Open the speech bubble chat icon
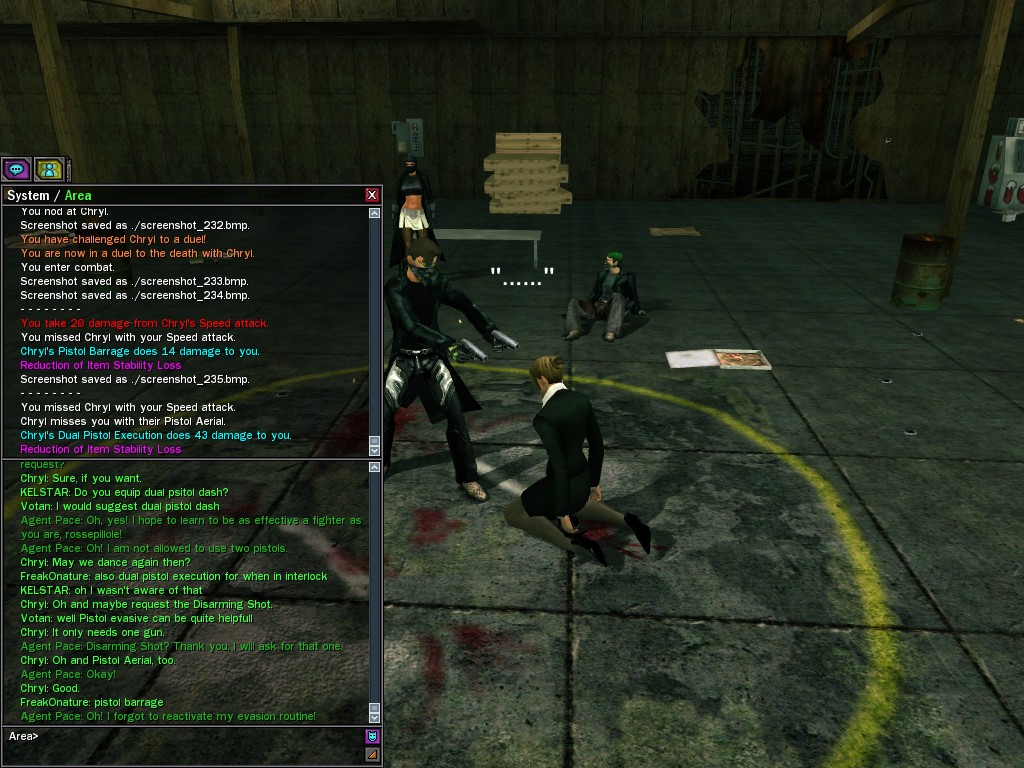 point(16,169)
